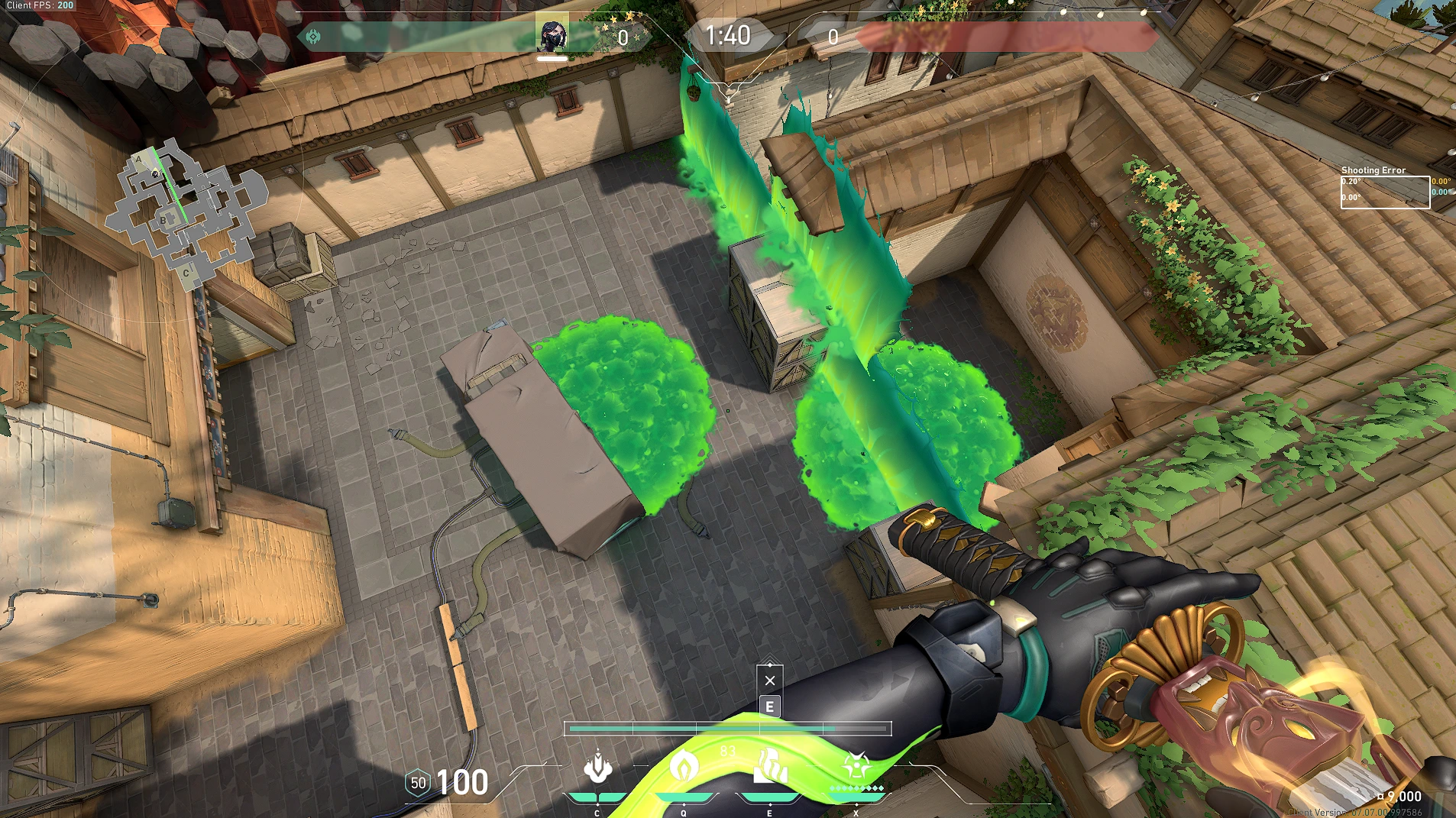
Task: Click the shield armor hexagon icon
Action: point(418,783)
